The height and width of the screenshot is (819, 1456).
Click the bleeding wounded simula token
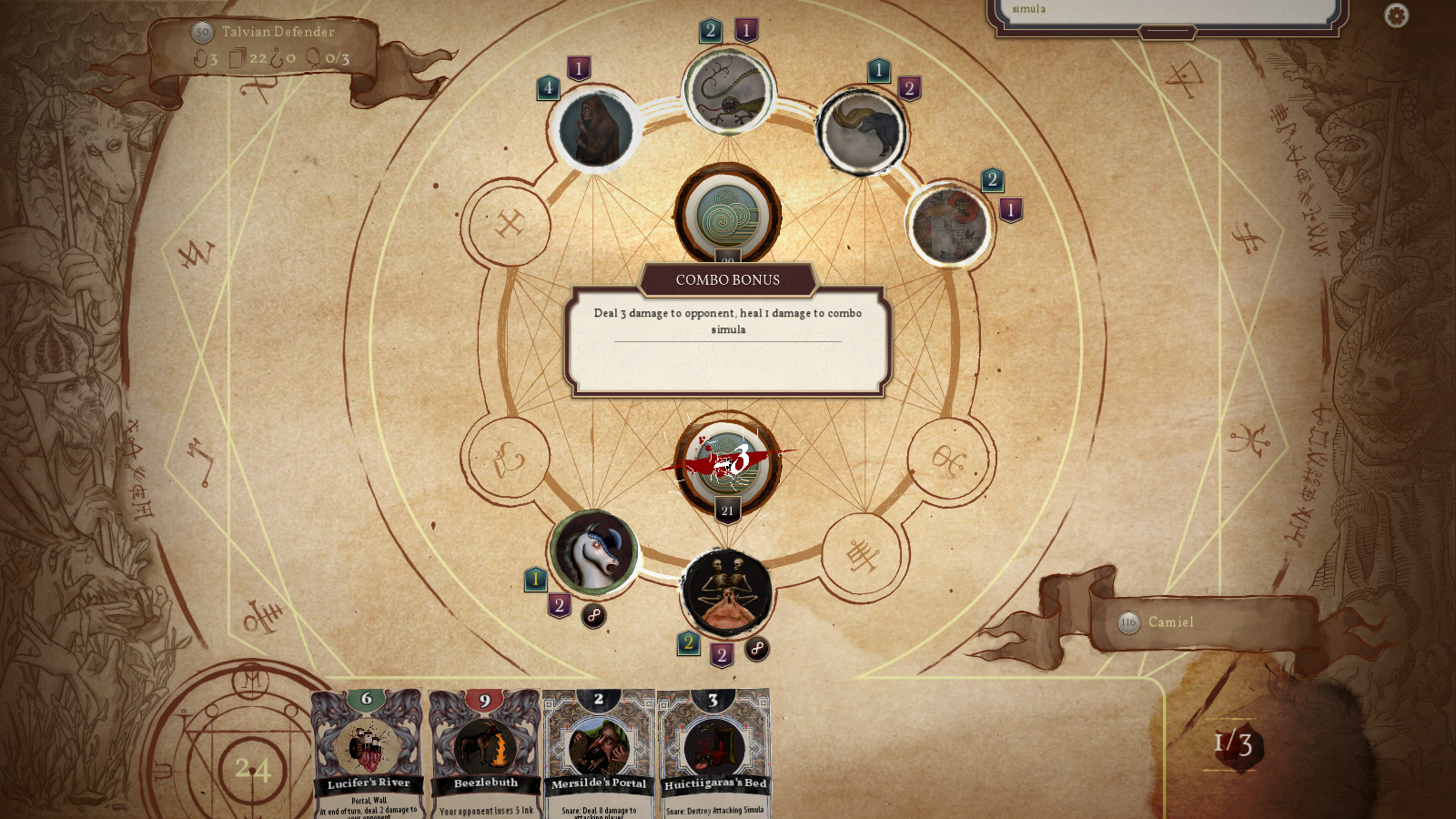click(x=725, y=464)
